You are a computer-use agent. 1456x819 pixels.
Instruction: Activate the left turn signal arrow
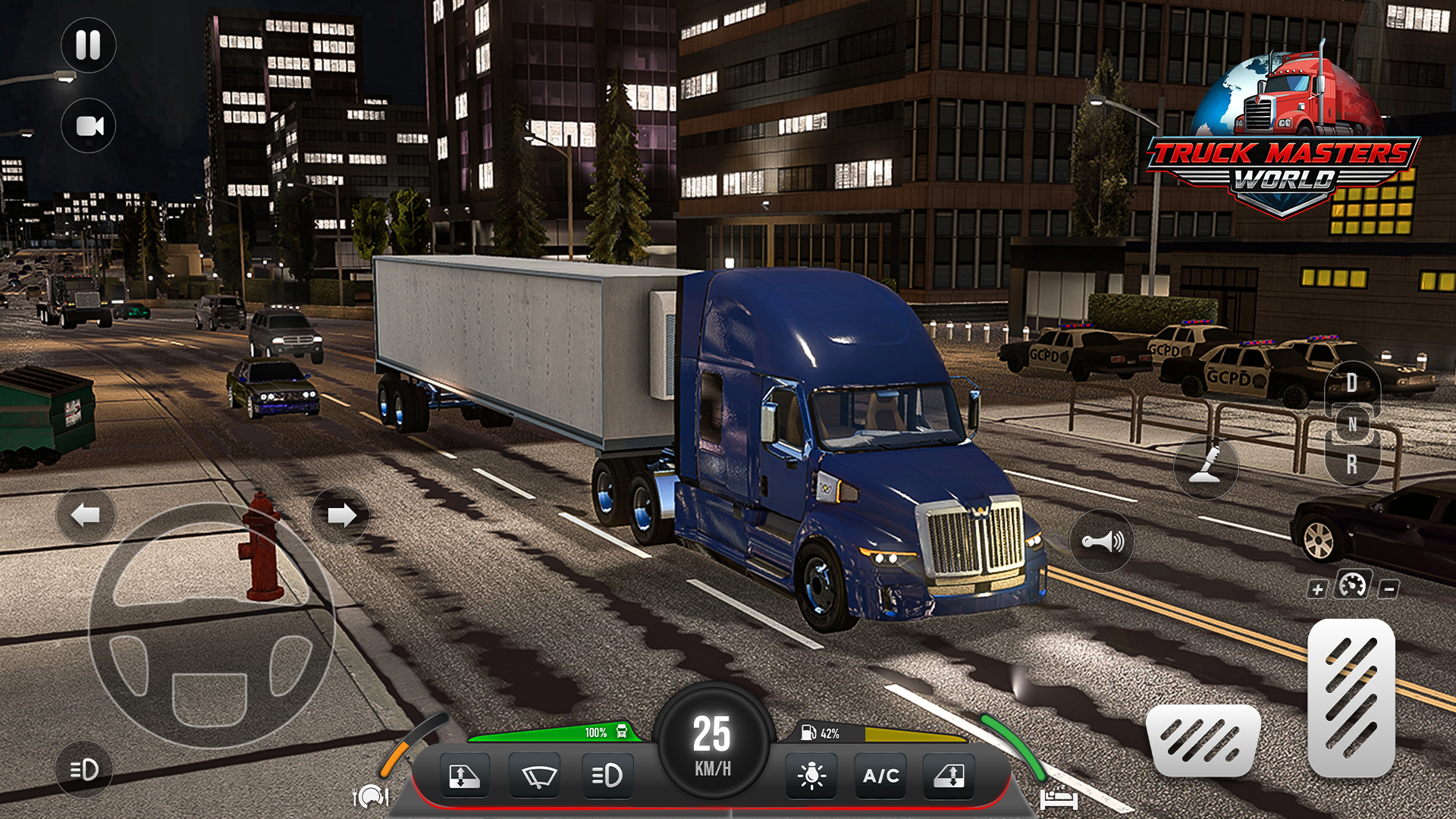coord(86,516)
